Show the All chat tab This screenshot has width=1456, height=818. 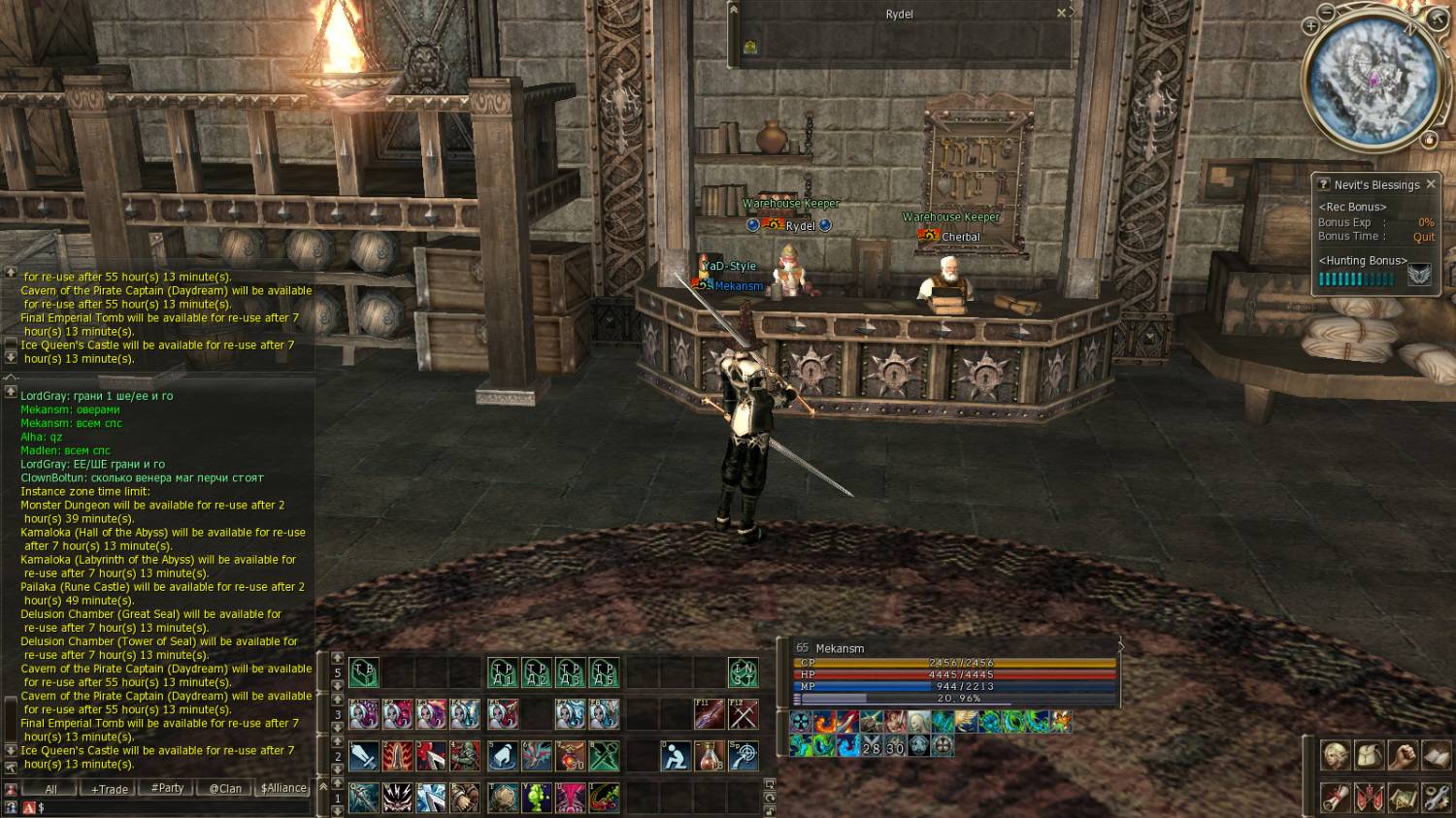50,789
